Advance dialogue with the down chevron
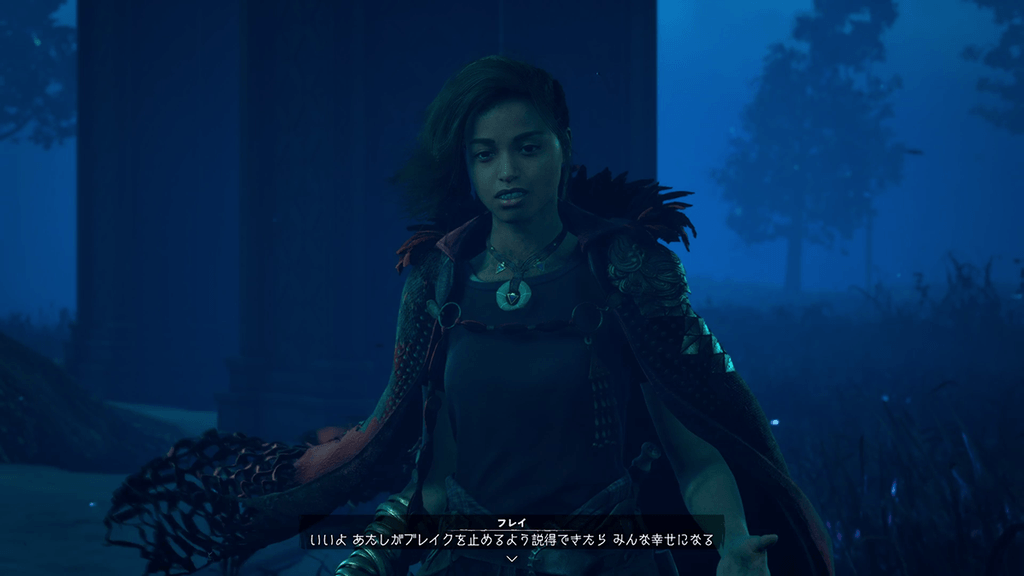Viewport: 1024px width, 576px height. click(x=511, y=558)
